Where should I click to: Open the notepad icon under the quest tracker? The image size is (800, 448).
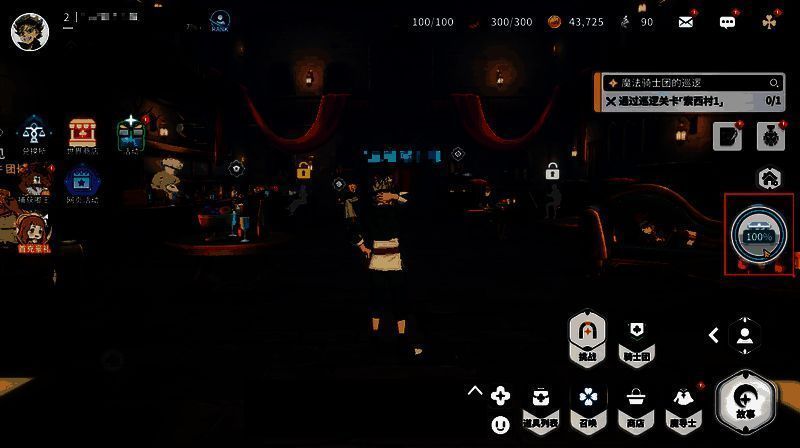[727, 137]
